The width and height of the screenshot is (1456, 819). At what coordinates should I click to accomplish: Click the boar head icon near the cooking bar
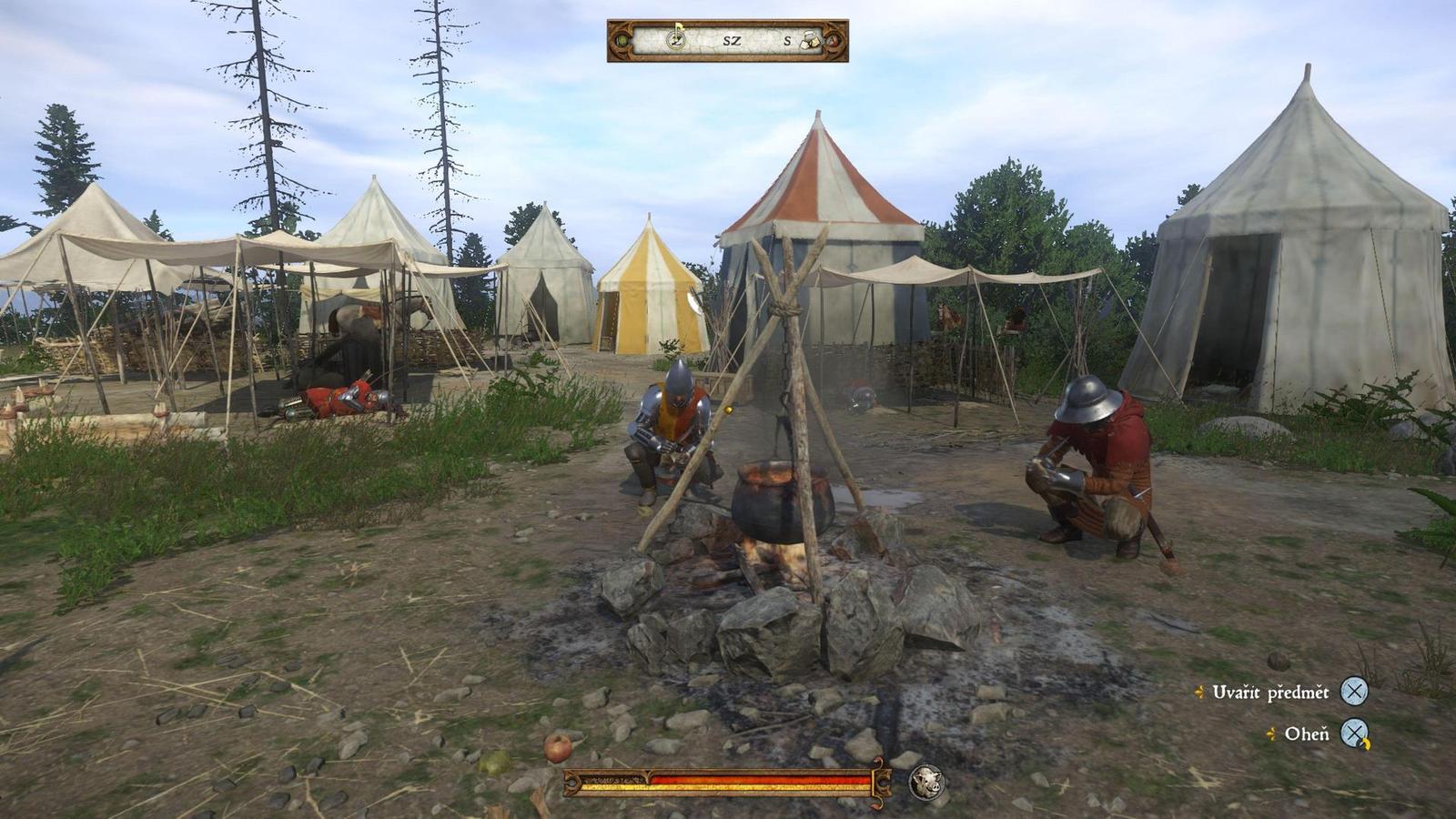925,780
